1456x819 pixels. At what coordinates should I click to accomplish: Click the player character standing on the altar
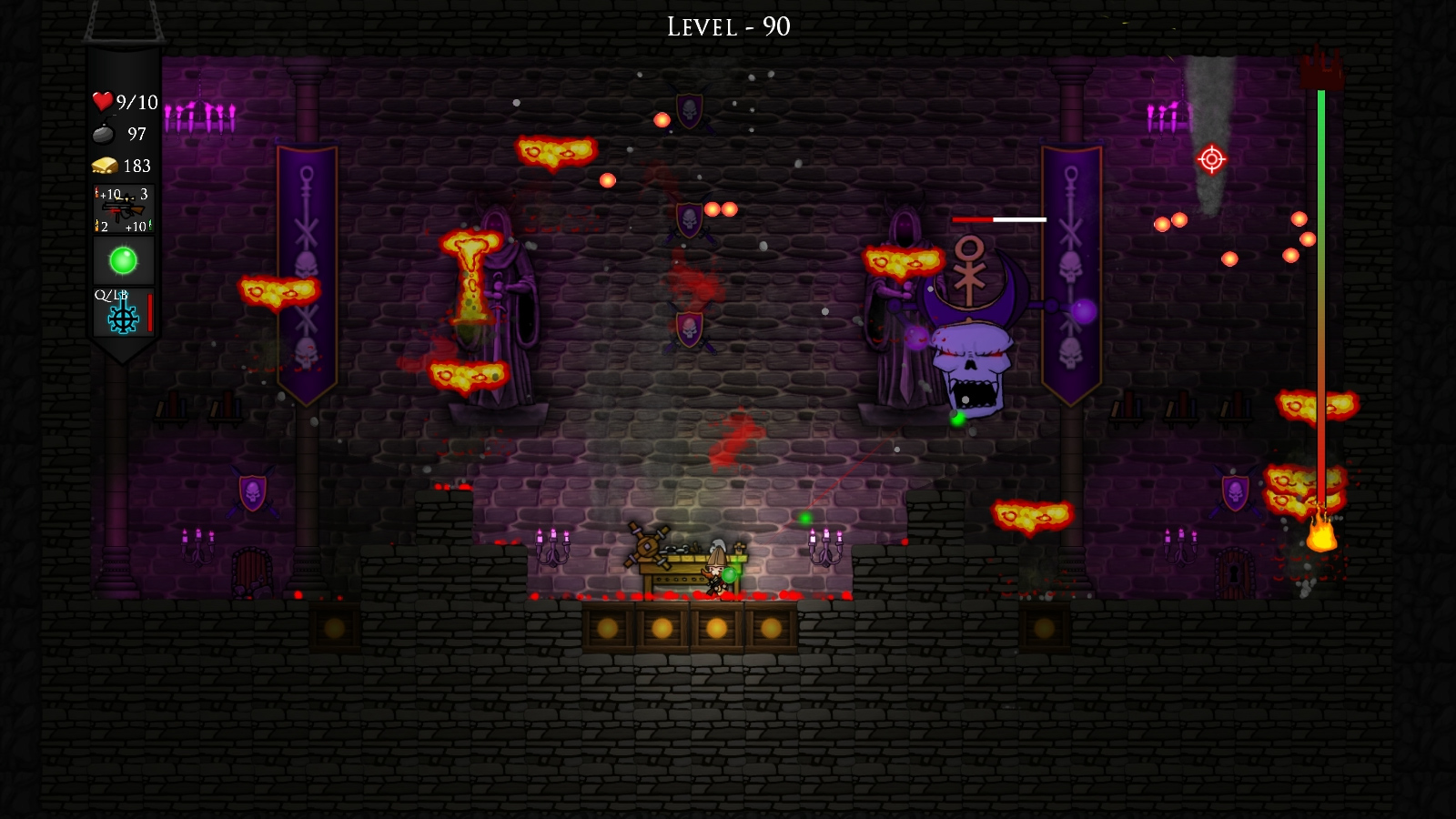point(715,571)
